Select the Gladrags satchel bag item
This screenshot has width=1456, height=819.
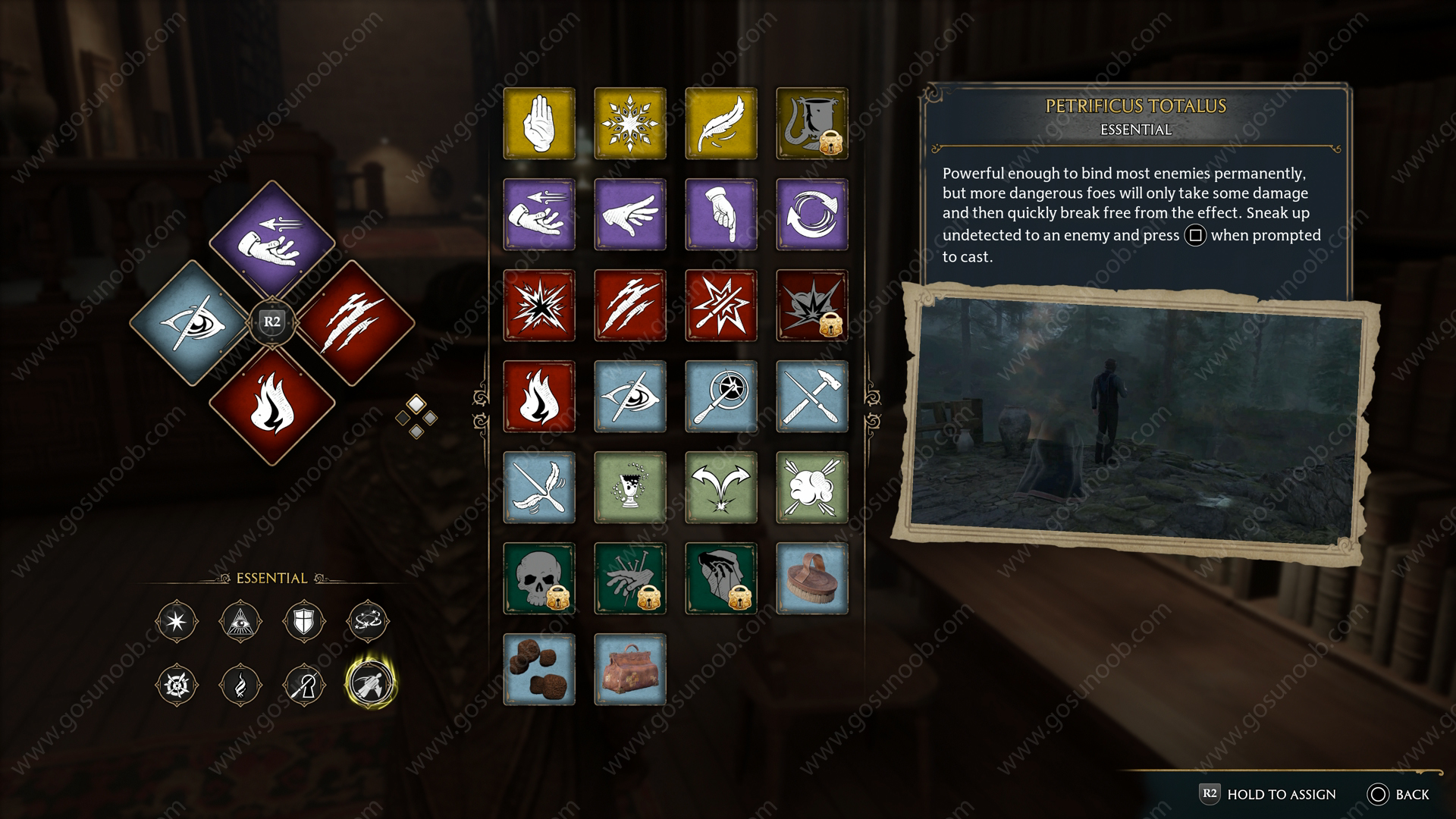[629, 670]
